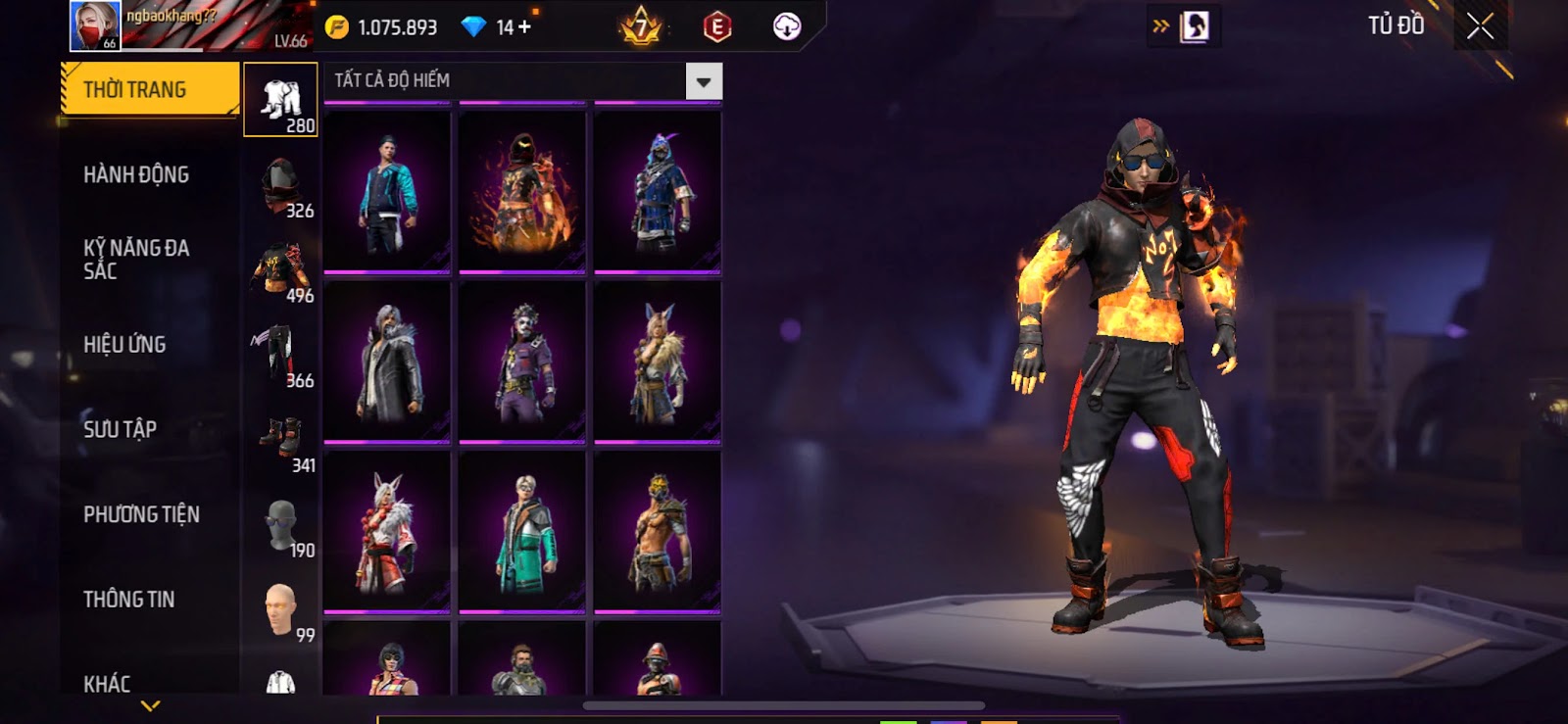The width and height of the screenshot is (1568, 724).
Task: Pick the flaming hooded outfit thumbnail
Action: point(522,192)
